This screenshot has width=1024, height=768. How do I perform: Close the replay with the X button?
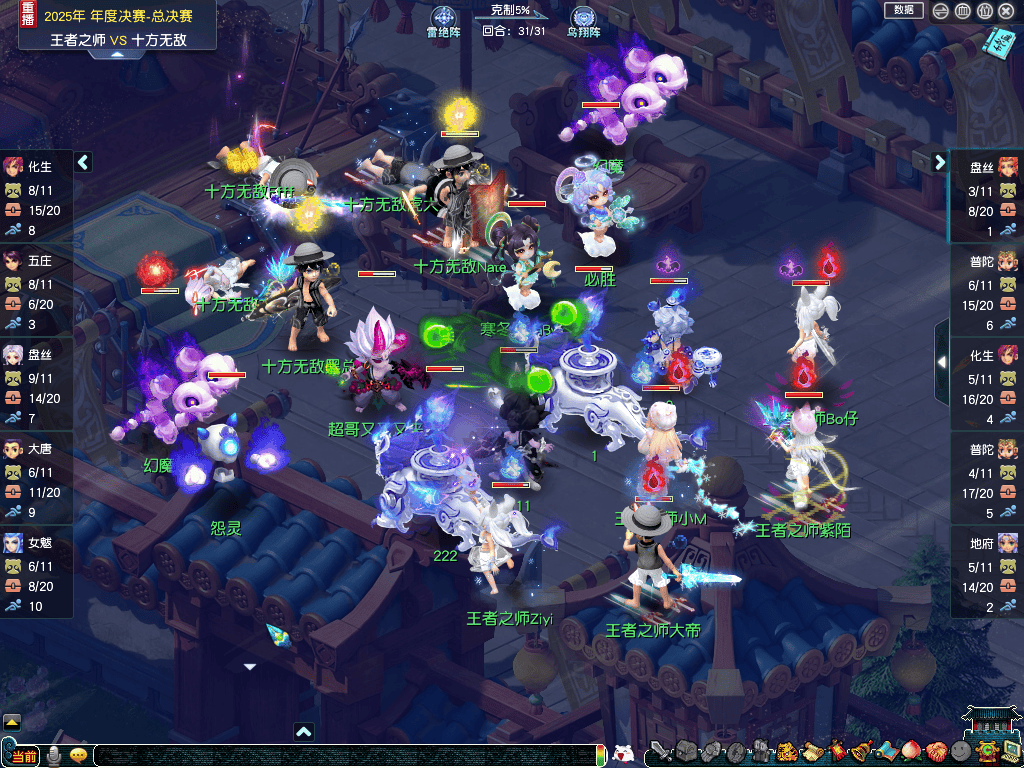pos(1007,11)
